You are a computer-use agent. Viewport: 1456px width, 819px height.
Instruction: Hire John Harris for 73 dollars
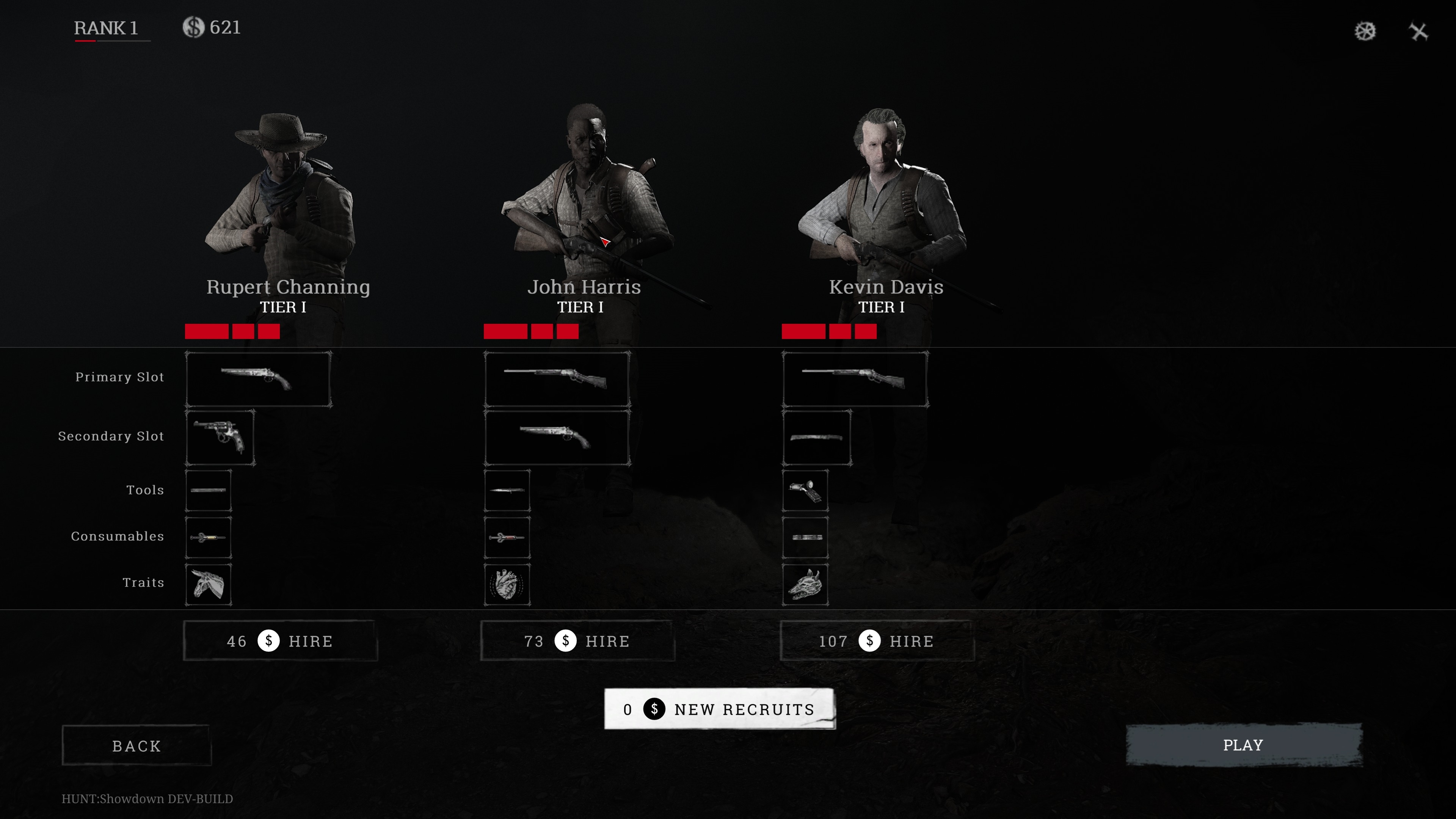(x=577, y=641)
